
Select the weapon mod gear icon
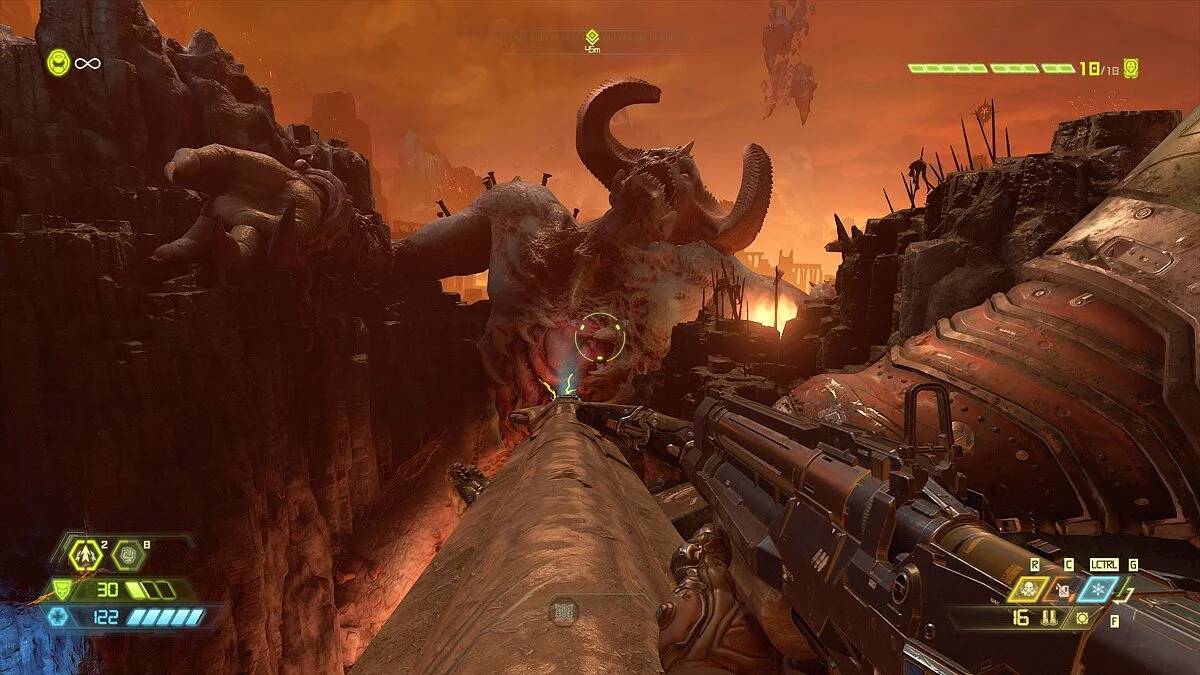point(1082,618)
